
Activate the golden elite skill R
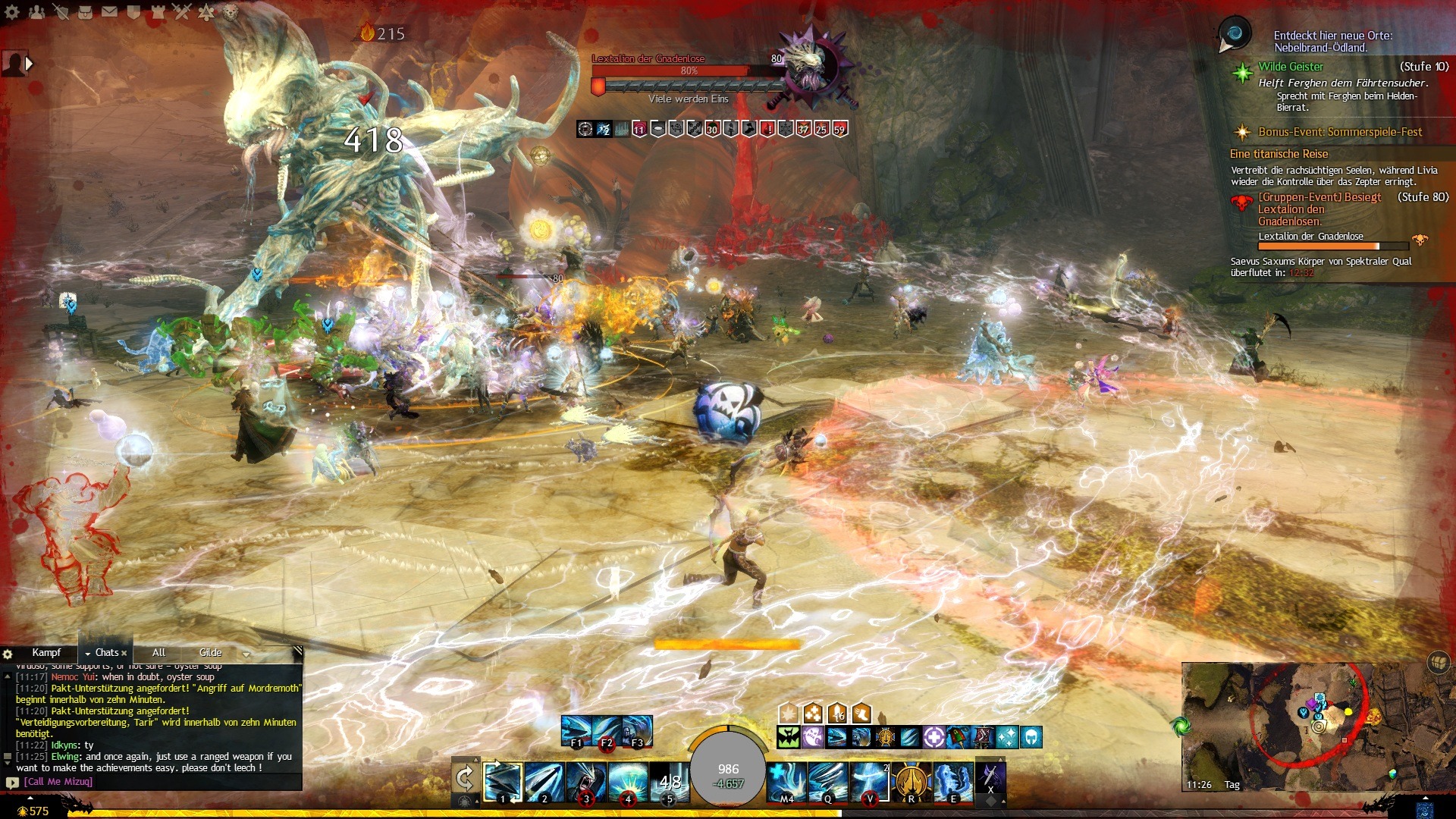point(912,781)
